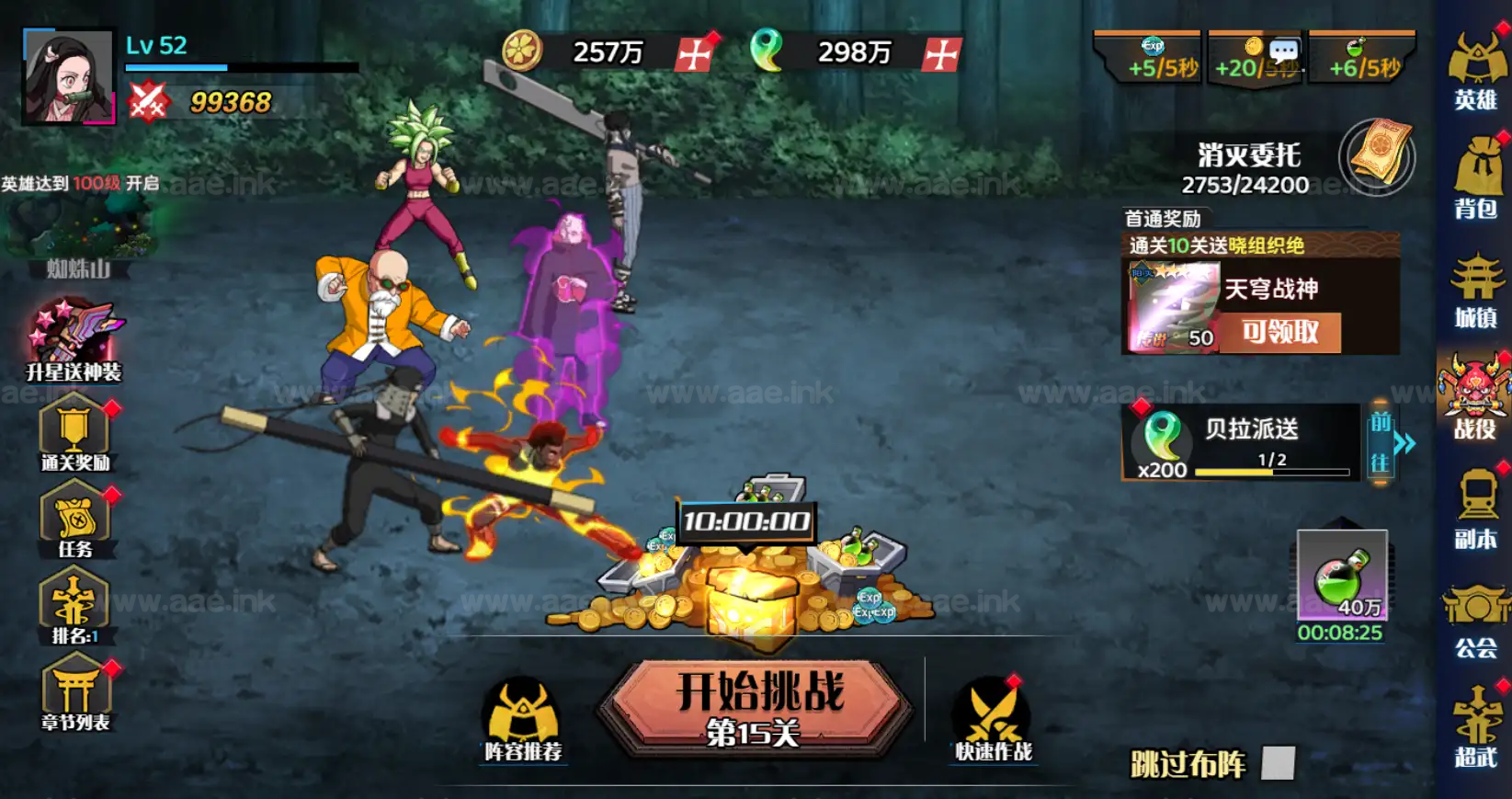Open the Super Weapon menu (超武)

(1475, 728)
